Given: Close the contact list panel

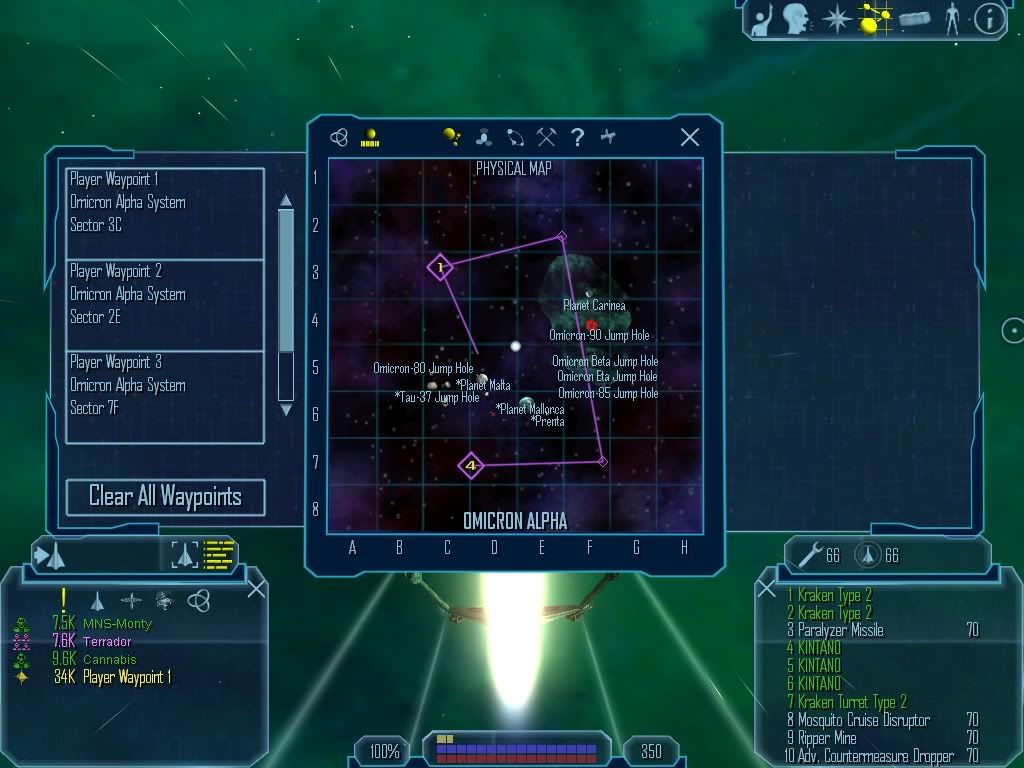Looking at the screenshot, I should coord(256,589).
